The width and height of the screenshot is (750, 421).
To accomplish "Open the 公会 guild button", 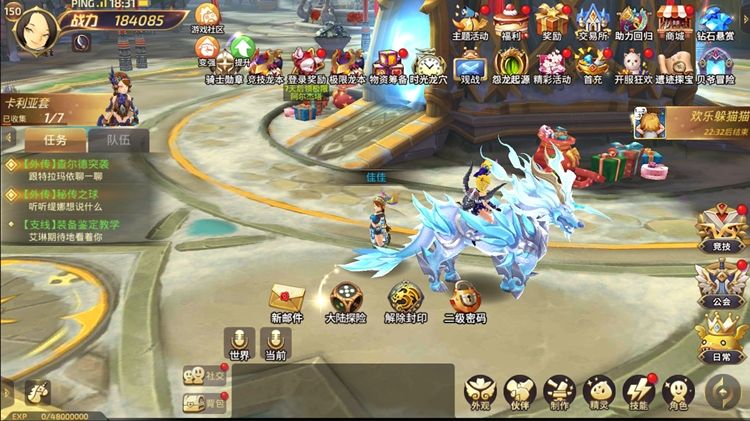I will pyautogui.click(x=722, y=282).
